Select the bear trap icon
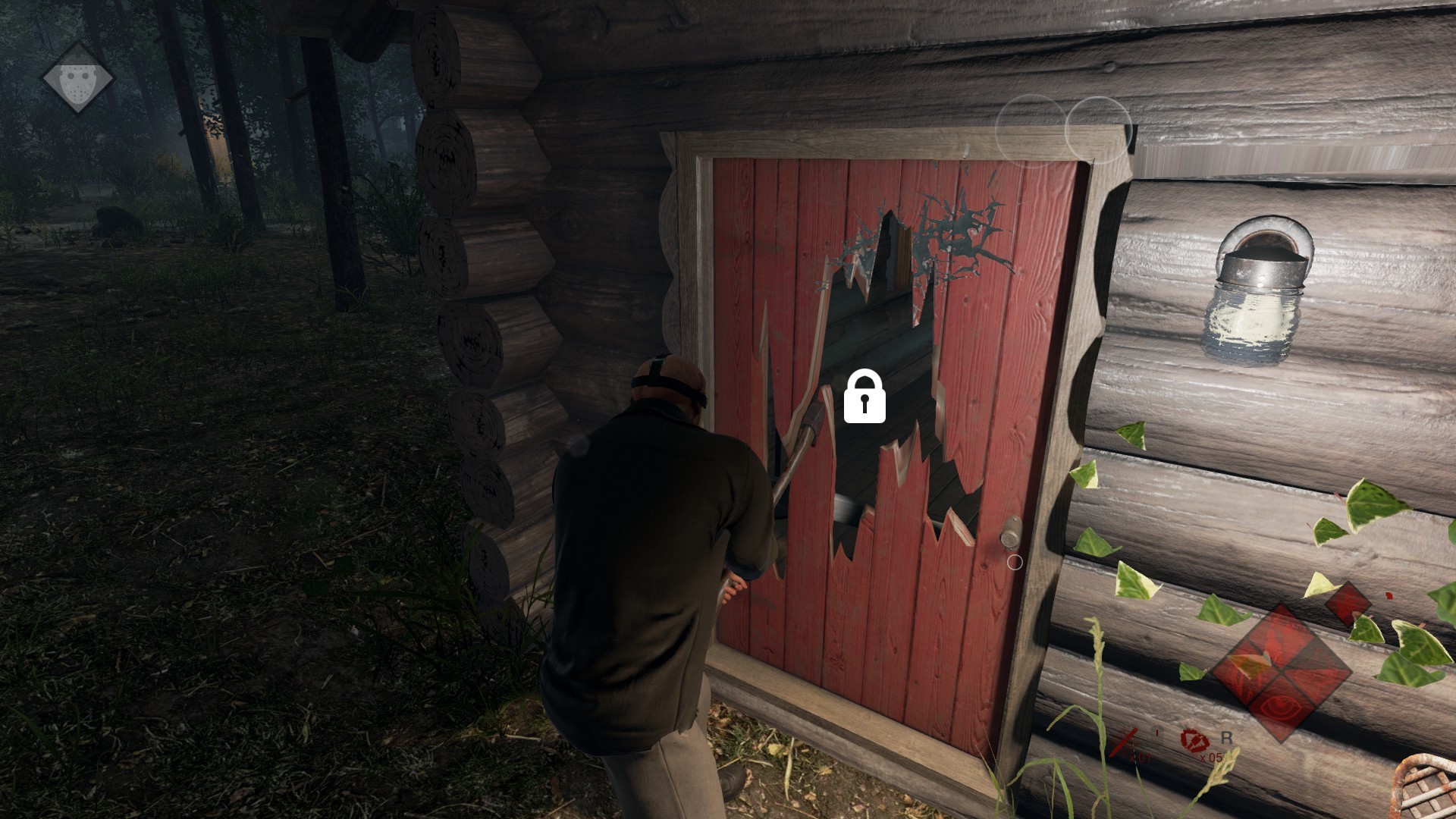The image size is (1456, 819). tap(1193, 739)
